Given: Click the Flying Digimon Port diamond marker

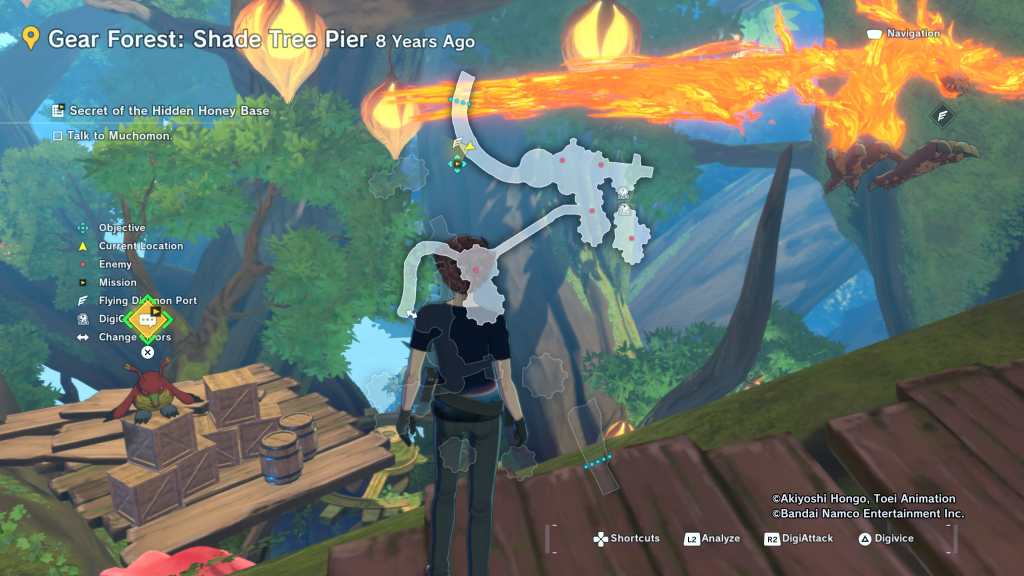Looking at the screenshot, I should click(x=942, y=116).
